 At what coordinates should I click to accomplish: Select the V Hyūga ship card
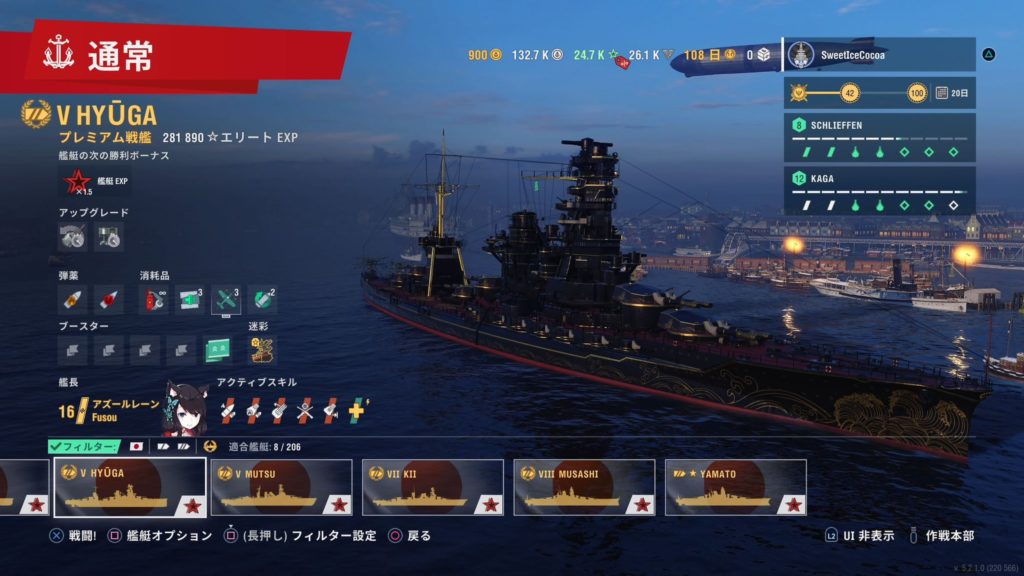click(x=130, y=487)
